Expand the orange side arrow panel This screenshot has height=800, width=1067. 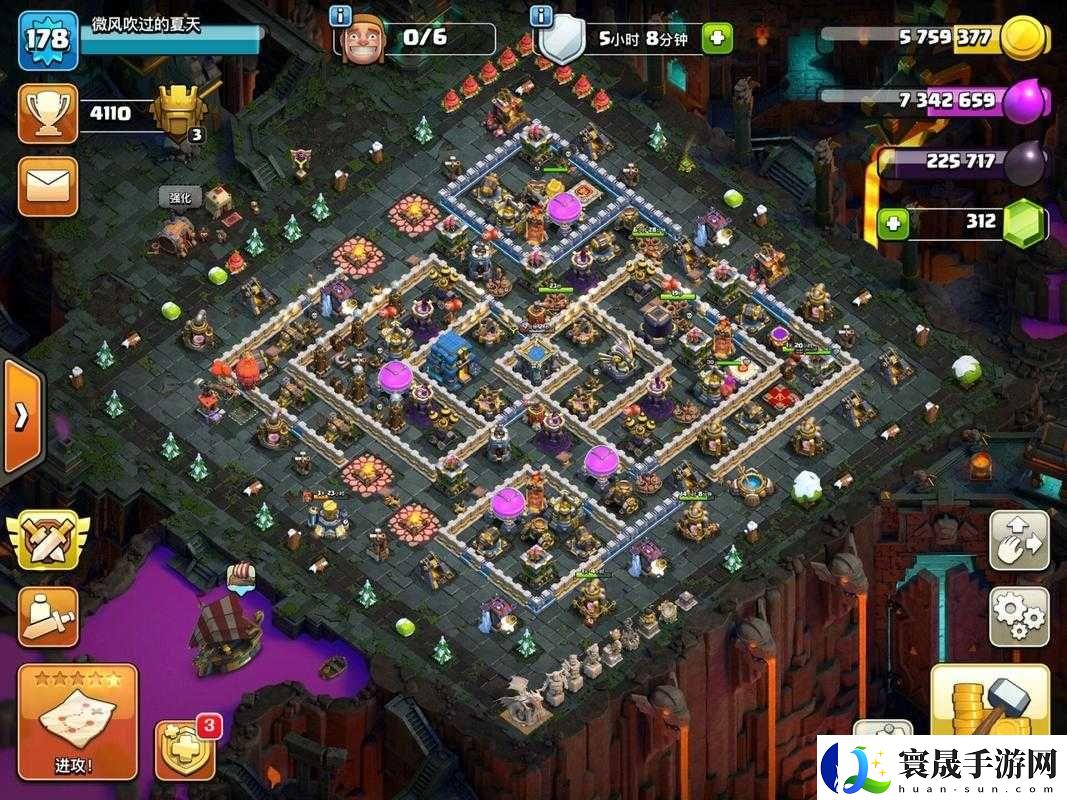[20, 416]
